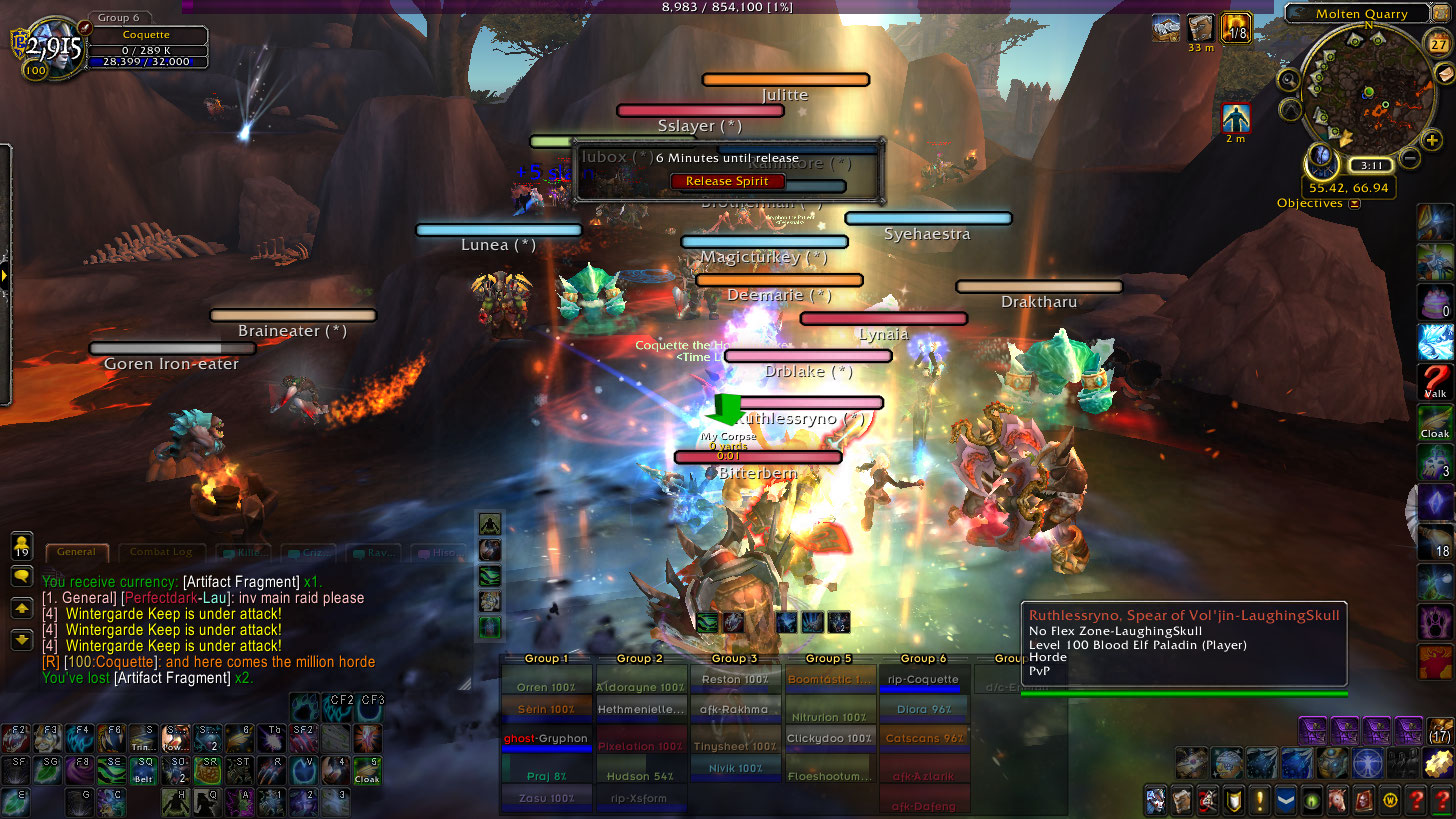Choose Praj 8% raid frame
This screenshot has width=1456, height=819.
(546, 775)
